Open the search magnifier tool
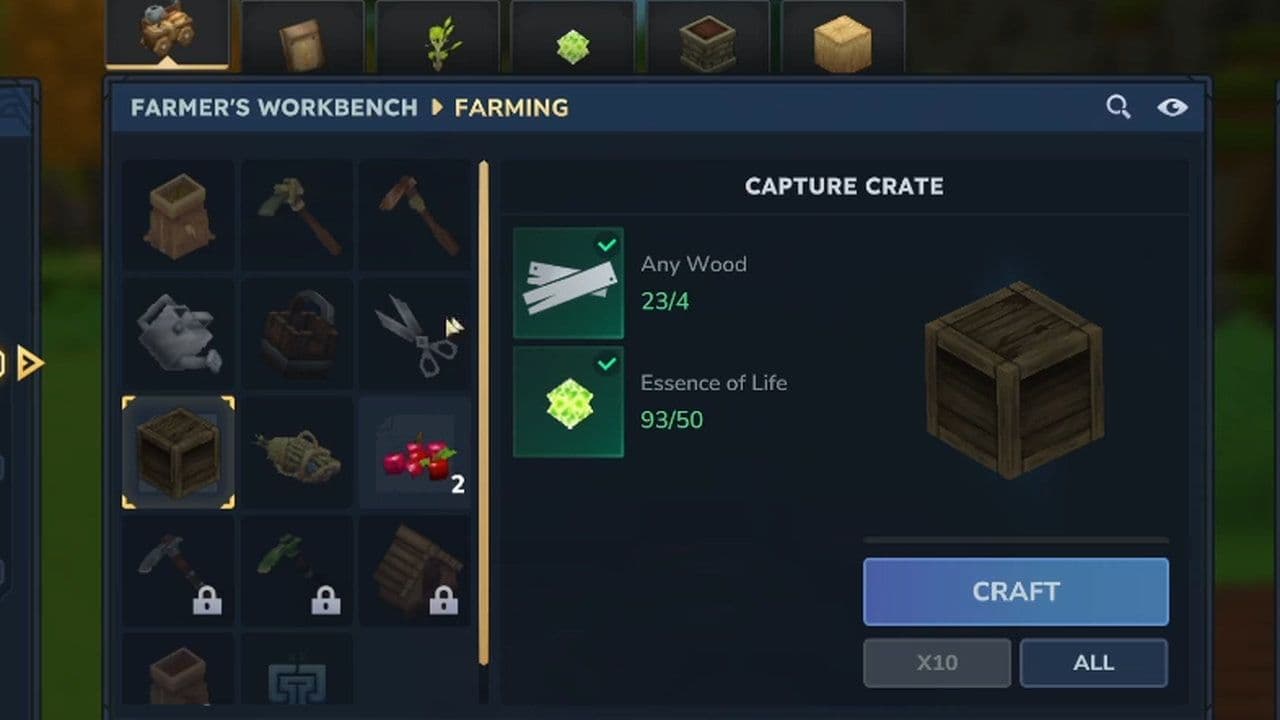1280x720 pixels. [x=1118, y=107]
